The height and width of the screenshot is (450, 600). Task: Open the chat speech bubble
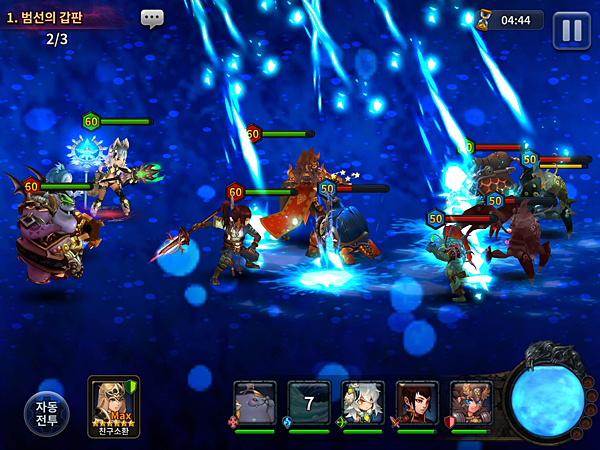pyautogui.click(x=152, y=18)
